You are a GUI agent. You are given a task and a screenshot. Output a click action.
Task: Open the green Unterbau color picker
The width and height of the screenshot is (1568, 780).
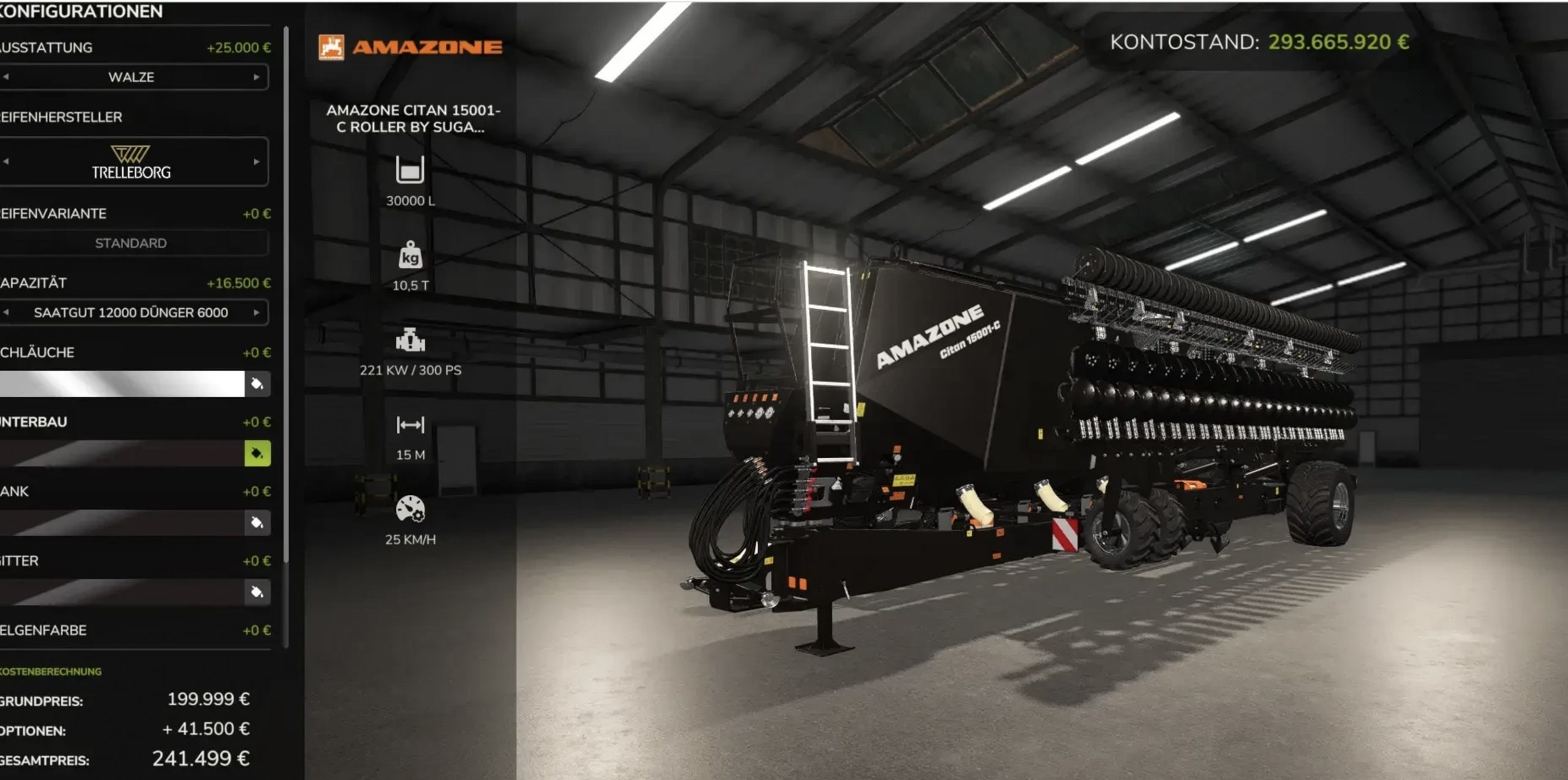(x=257, y=453)
